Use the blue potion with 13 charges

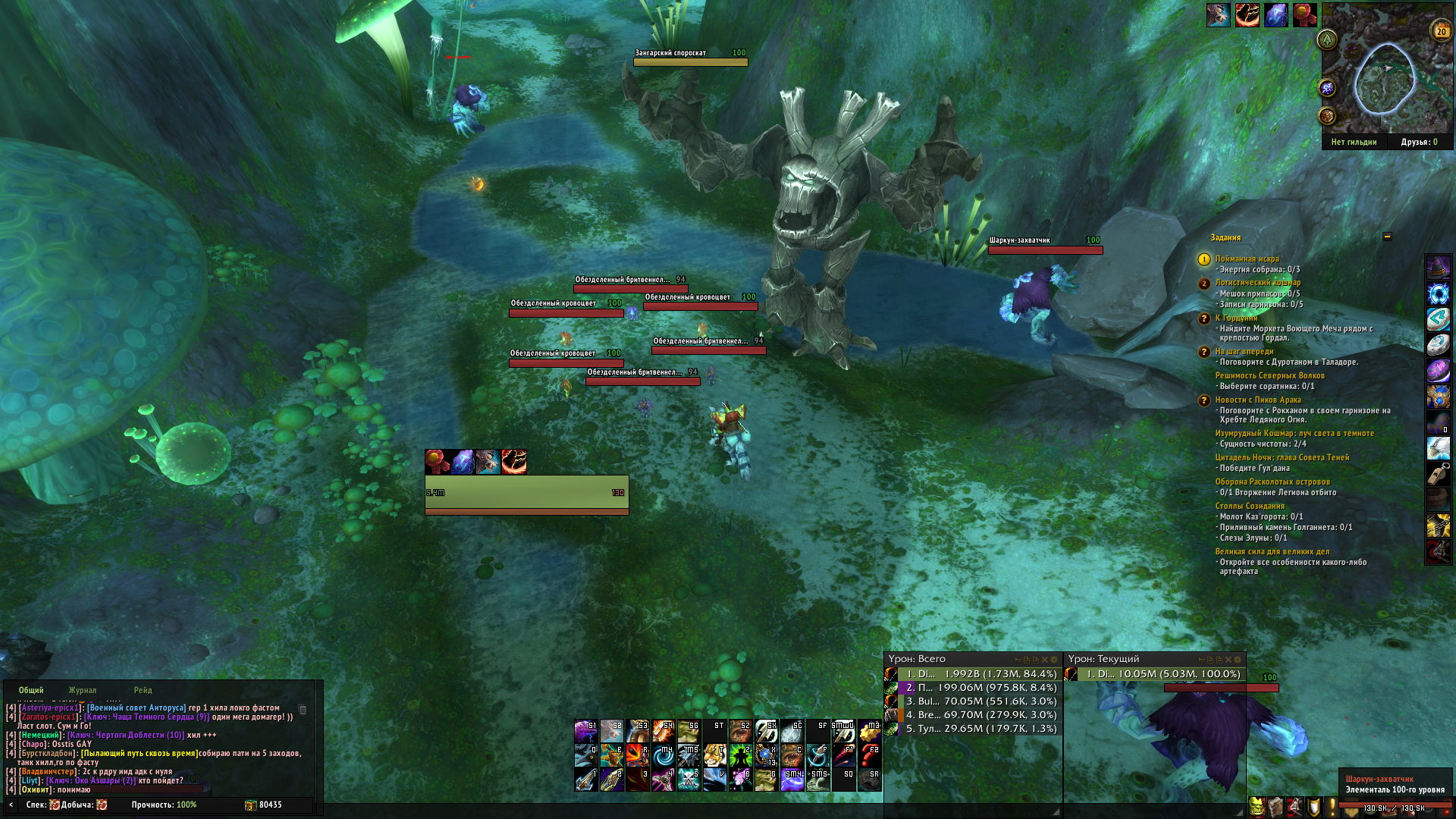pos(766,755)
